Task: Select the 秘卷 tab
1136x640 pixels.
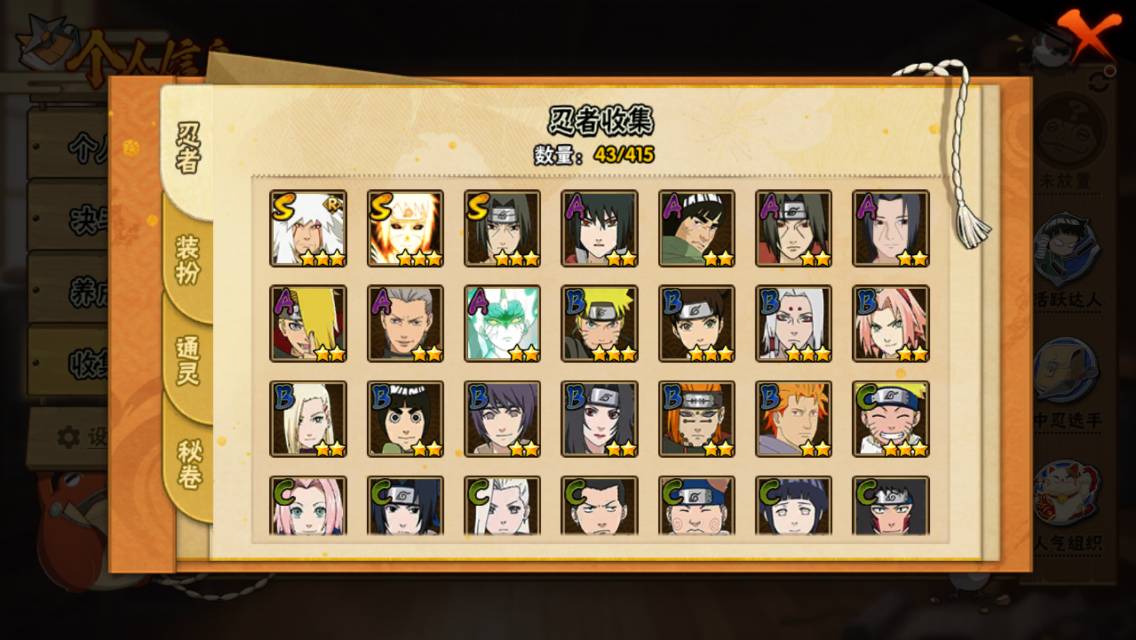Action: pyautogui.click(x=188, y=463)
